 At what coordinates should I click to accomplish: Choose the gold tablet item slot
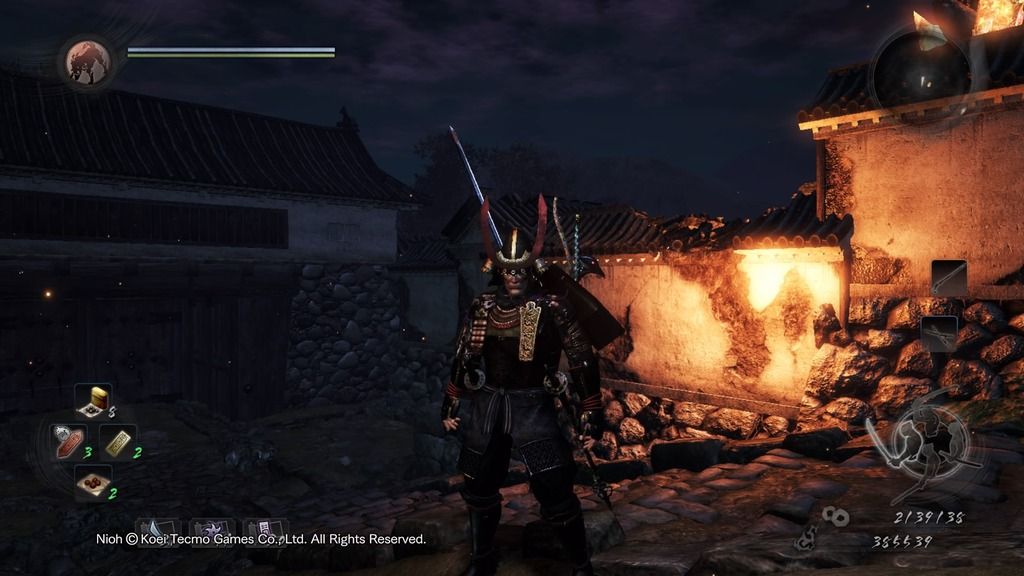coord(118,441)
